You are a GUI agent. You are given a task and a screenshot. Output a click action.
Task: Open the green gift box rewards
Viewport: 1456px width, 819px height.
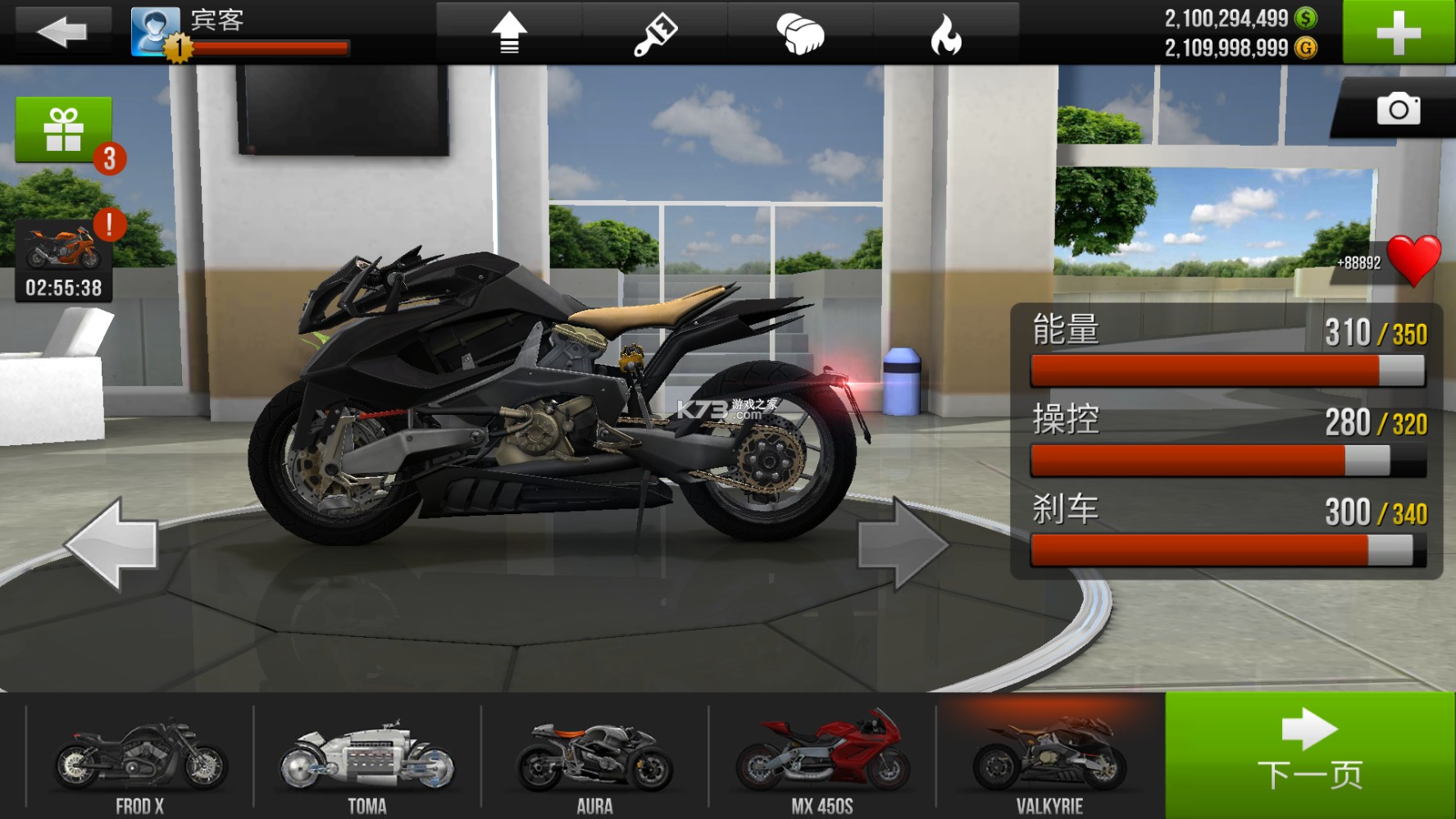[64, 130]
